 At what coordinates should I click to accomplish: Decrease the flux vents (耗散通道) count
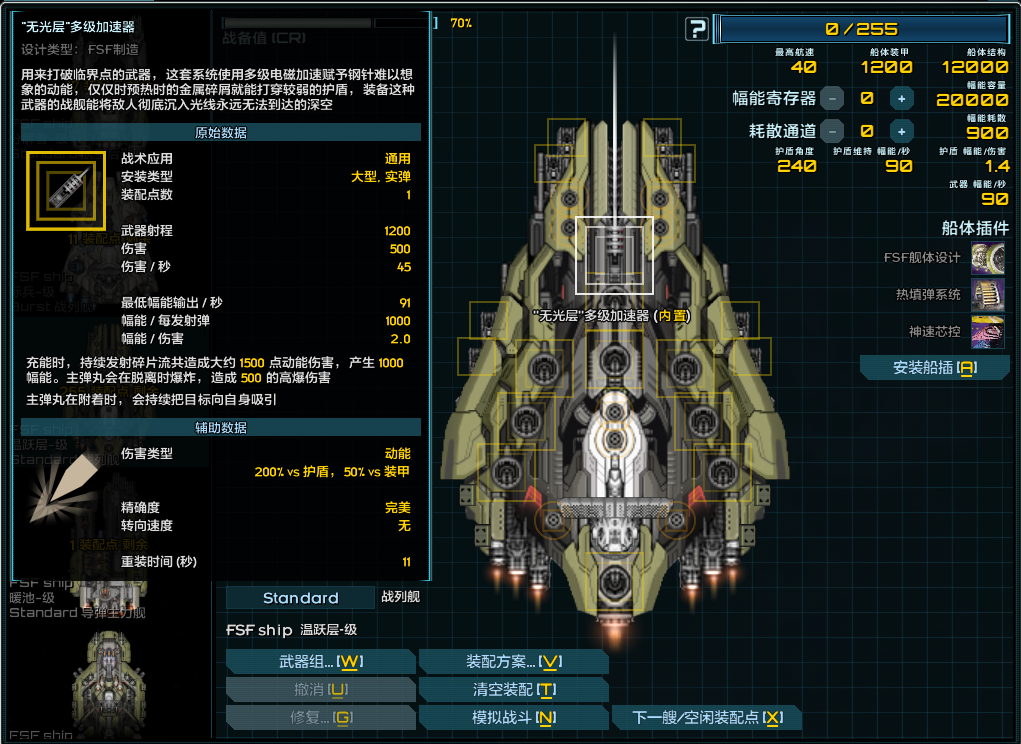coord(832,131)
